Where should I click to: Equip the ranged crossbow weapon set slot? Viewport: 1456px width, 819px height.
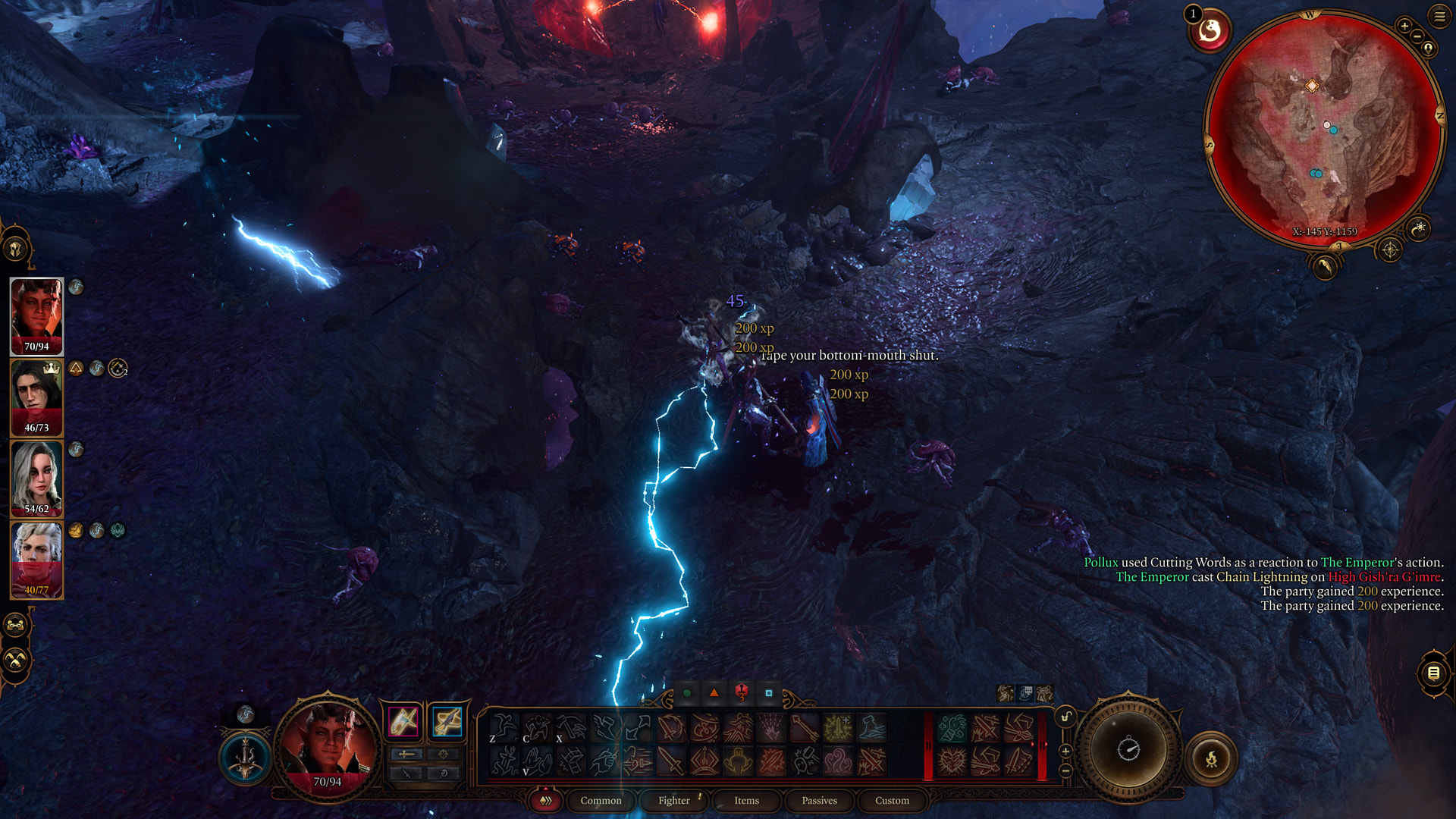447,721
